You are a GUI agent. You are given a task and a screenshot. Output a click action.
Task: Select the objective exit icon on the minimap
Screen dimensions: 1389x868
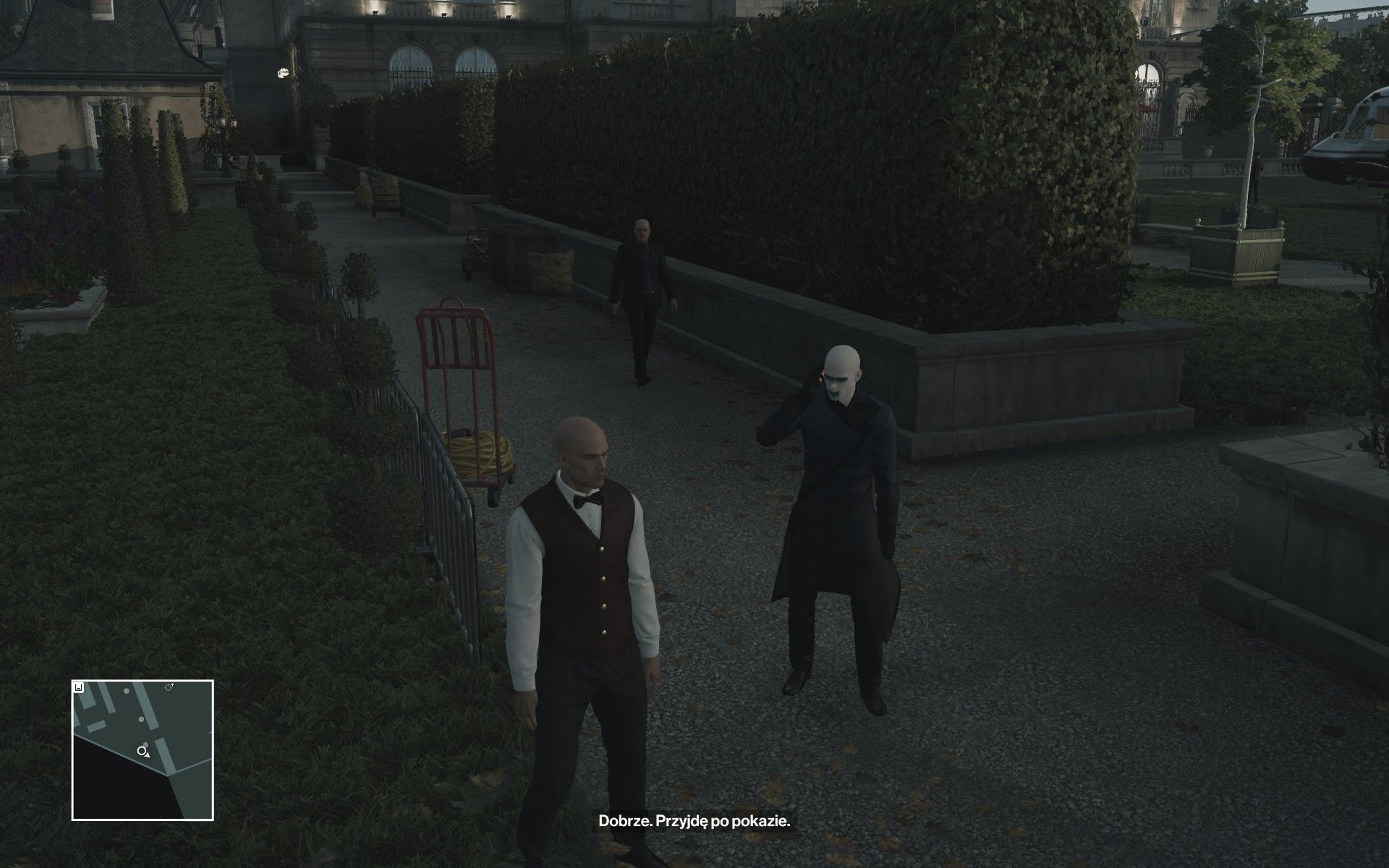(x=169, y=687)
